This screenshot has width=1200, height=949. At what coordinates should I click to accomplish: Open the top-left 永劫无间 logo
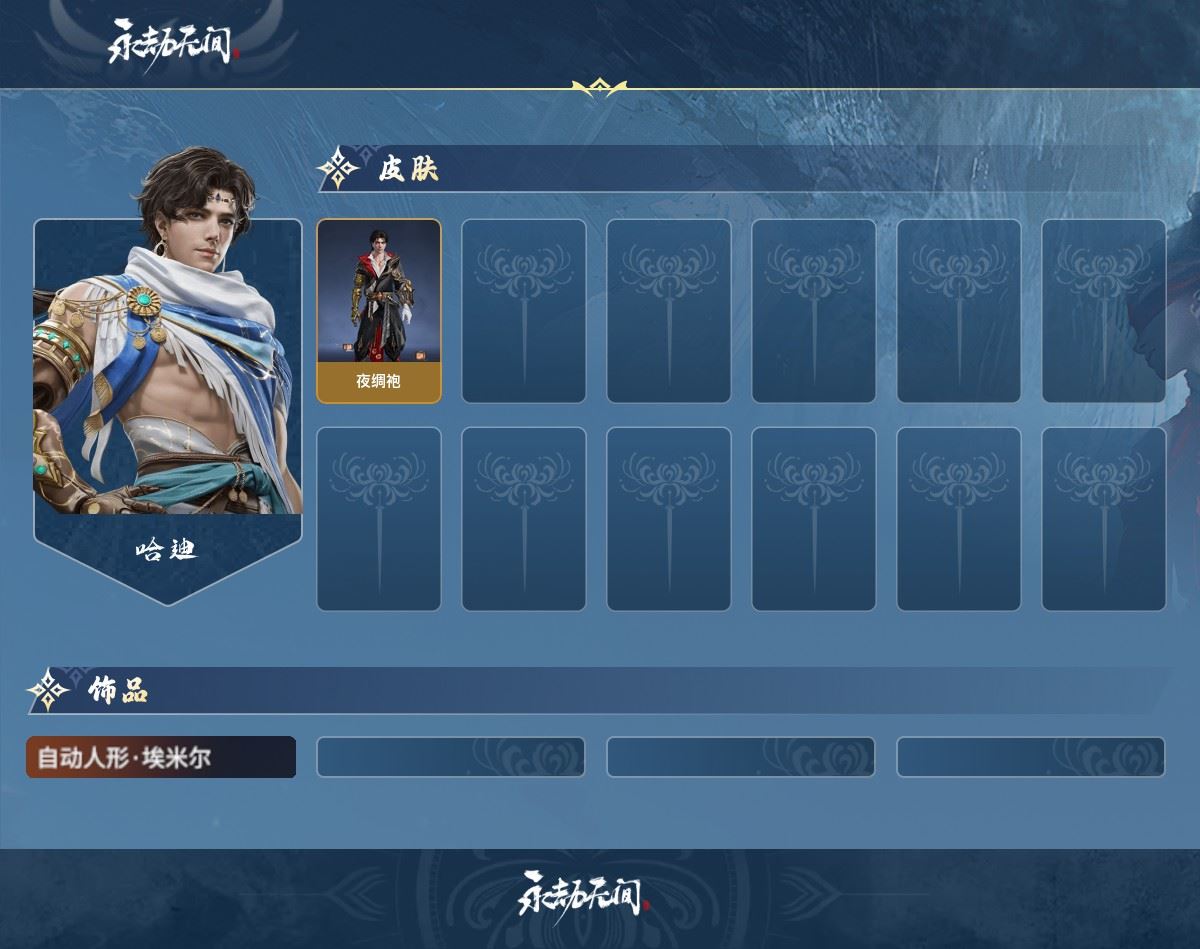pyautogui.click(x=172, y=43)
